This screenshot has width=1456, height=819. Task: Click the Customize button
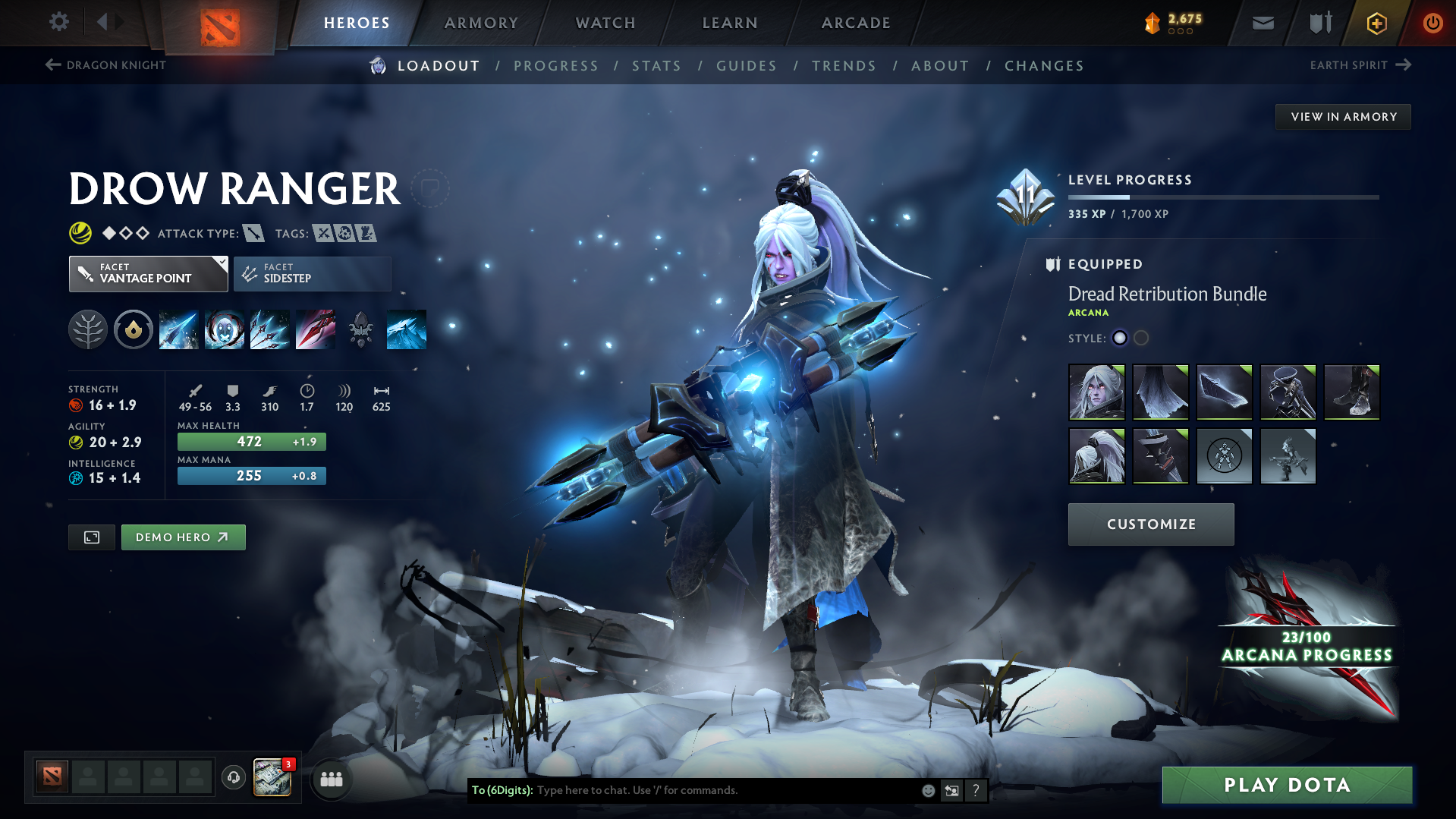coord(1150,524)
